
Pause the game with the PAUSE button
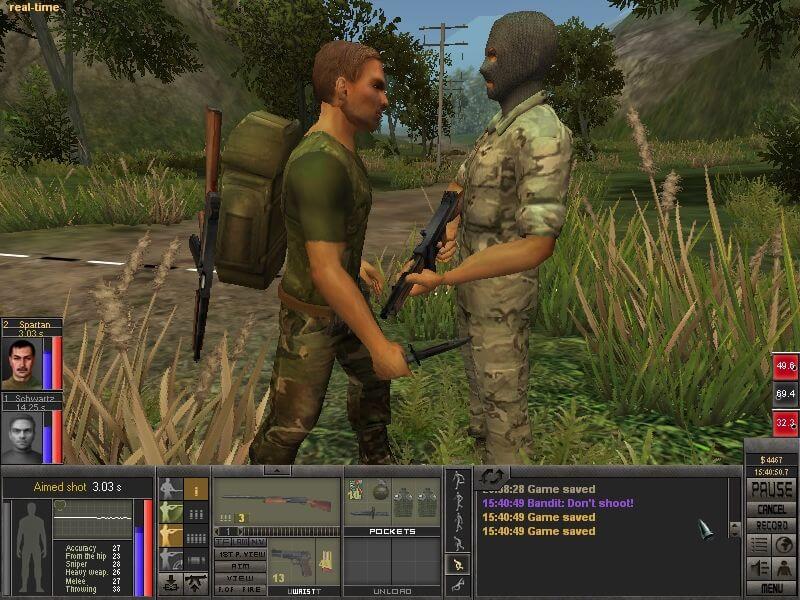771,490
